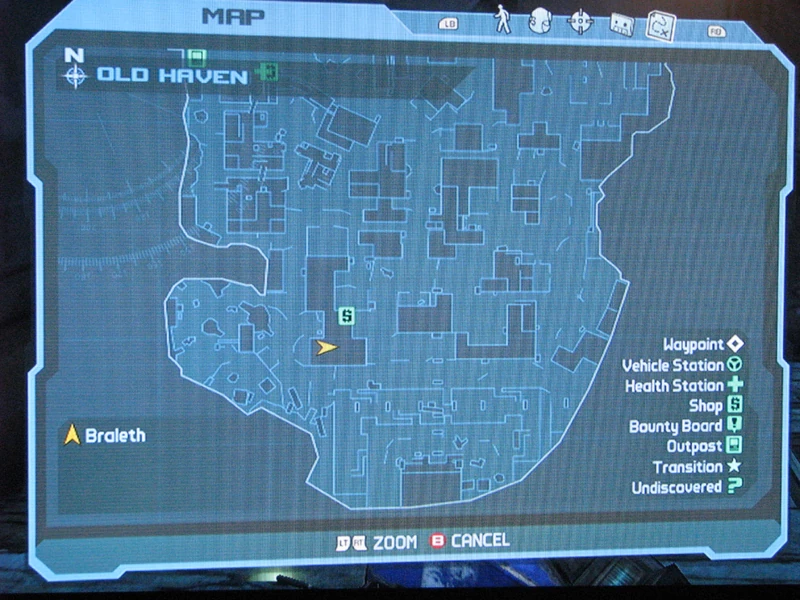The image size is (800, 600).
Task: Open the crosshair skills tab
Action: tap(581, 21)
